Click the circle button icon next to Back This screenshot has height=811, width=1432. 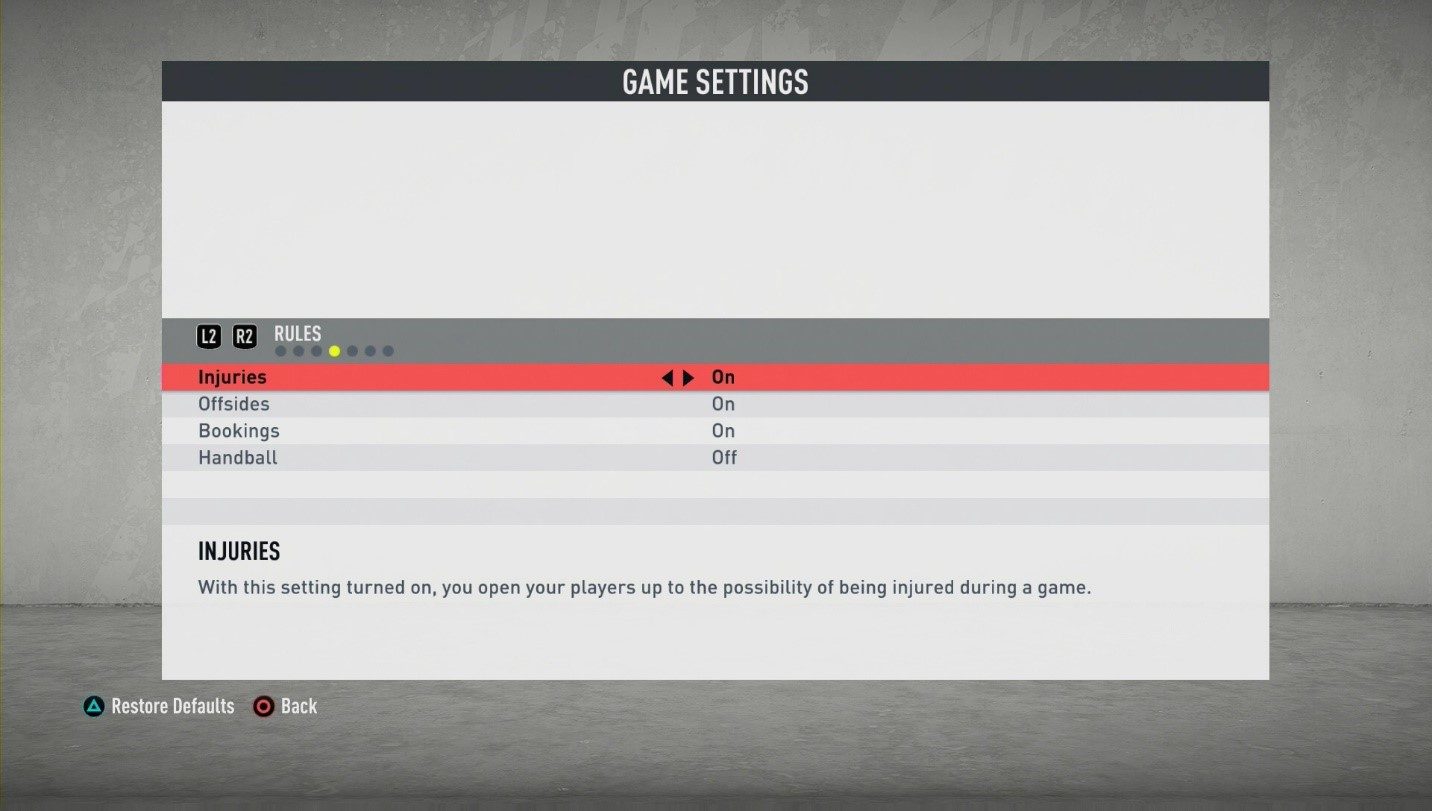[264, 706]
